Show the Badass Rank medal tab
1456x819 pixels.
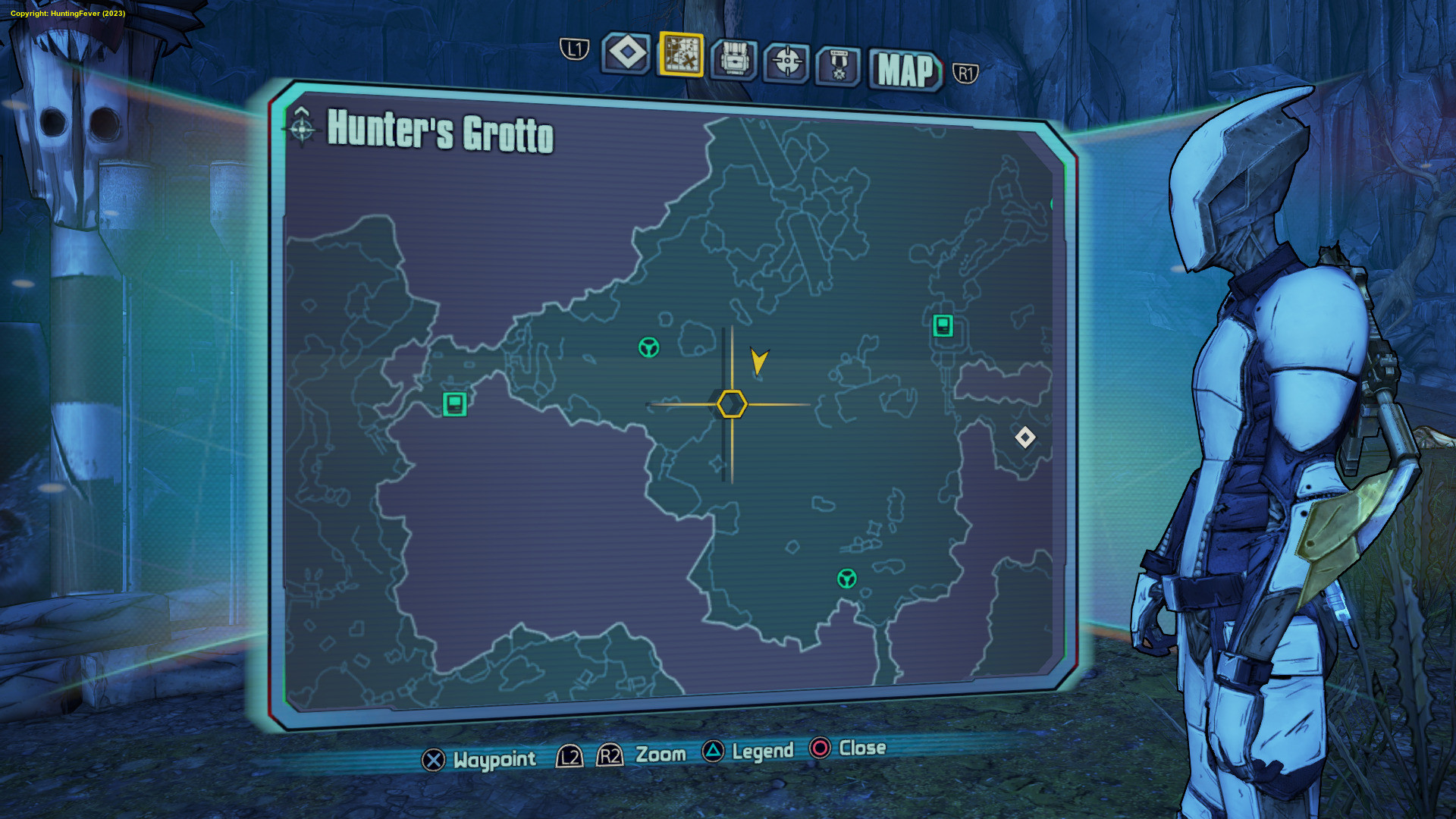pos(838,65)
